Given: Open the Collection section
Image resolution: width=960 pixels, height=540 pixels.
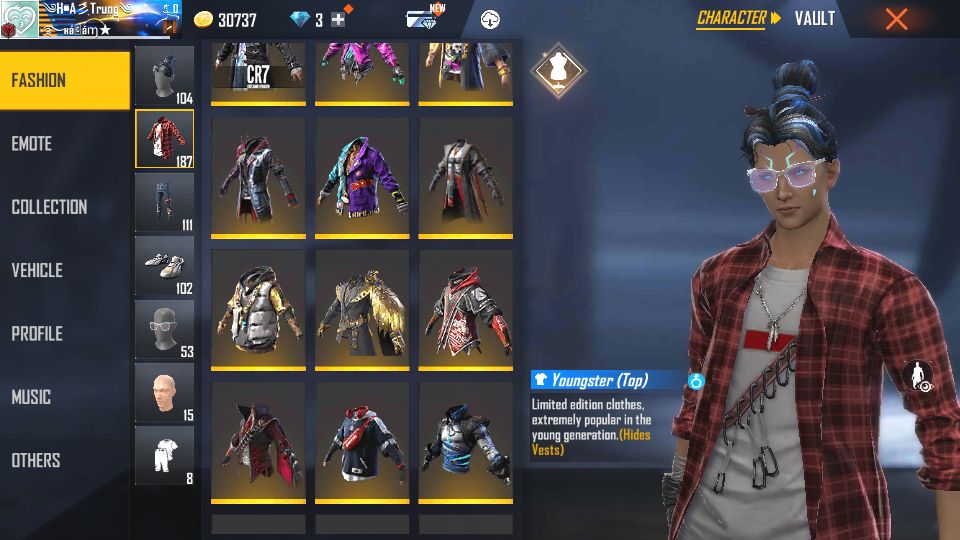Looking at the screenshot, I should (64, 207).
